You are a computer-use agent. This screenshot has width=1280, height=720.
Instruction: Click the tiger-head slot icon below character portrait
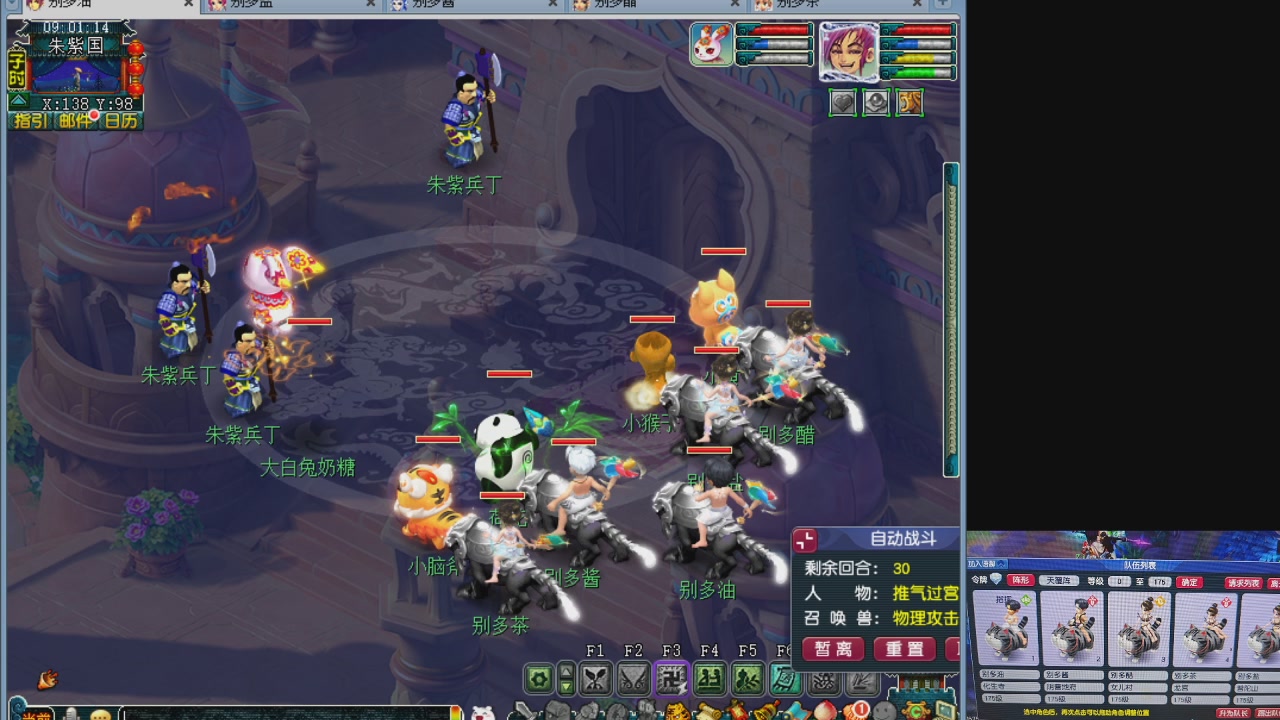[908, 102]
